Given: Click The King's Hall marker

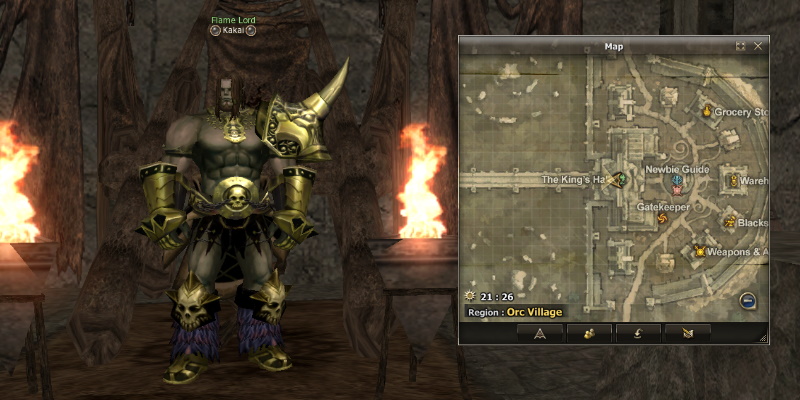Looking at the screenshot, I should pyautogui.click(x=619, y=180).
